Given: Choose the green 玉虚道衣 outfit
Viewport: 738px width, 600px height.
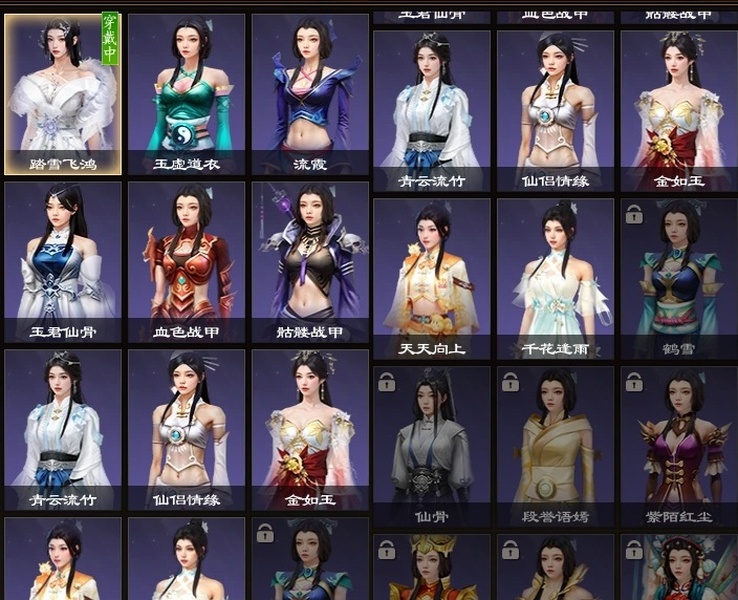Looking at the screenshot, I should click(186, 94).
